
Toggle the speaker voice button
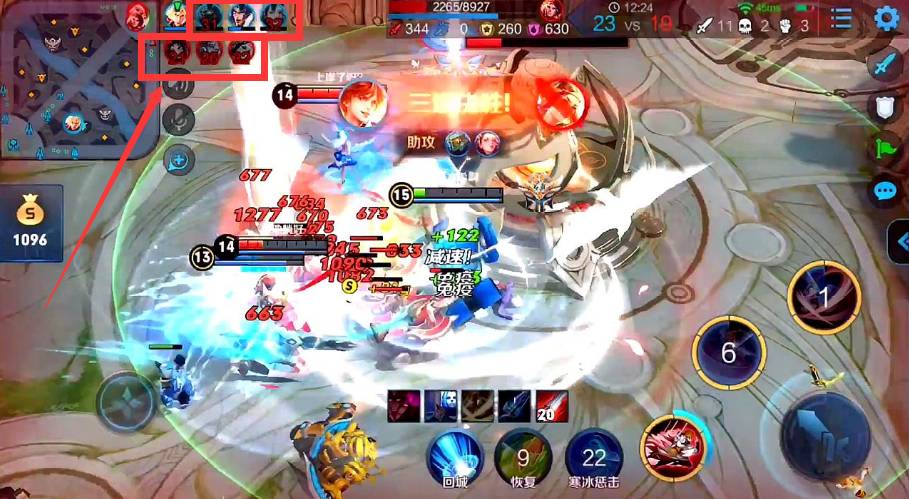point(179,84)
